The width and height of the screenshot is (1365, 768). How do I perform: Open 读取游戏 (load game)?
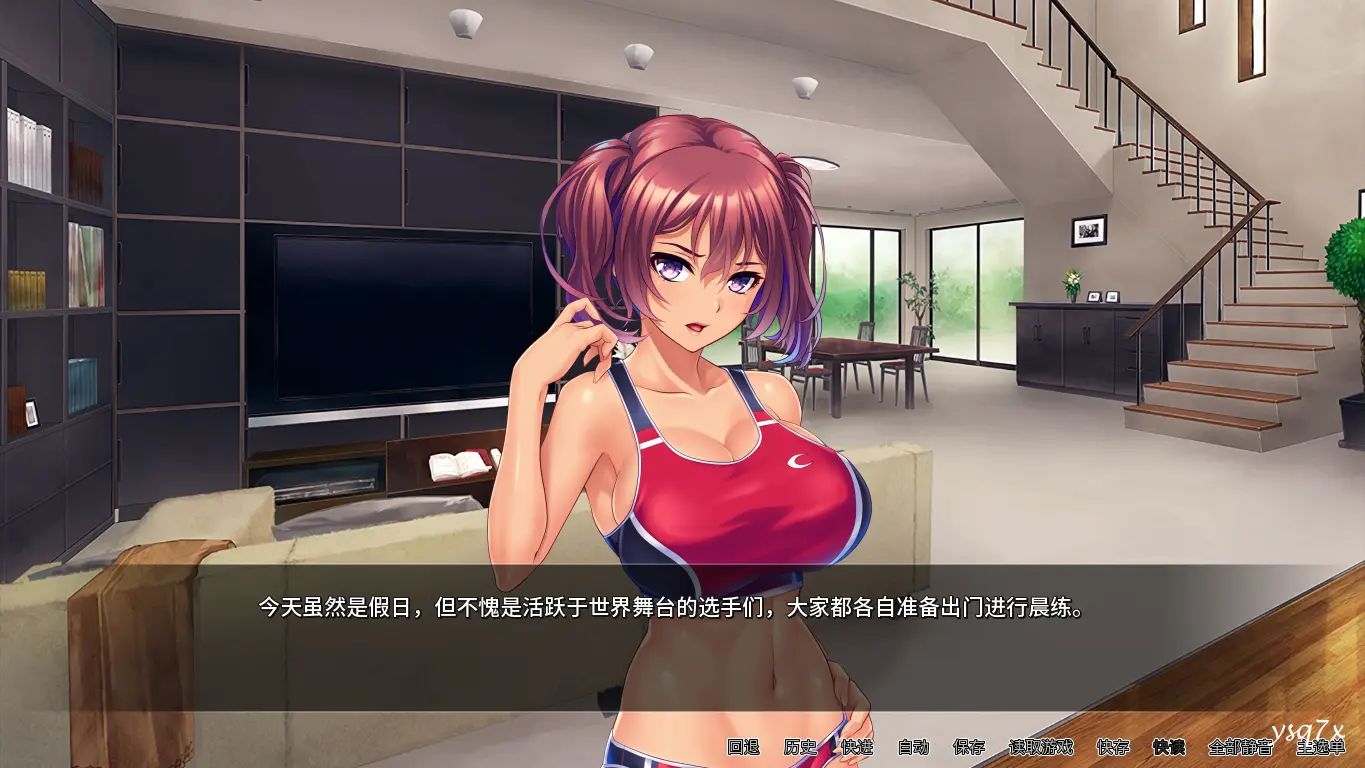[x=1040, y=747]
